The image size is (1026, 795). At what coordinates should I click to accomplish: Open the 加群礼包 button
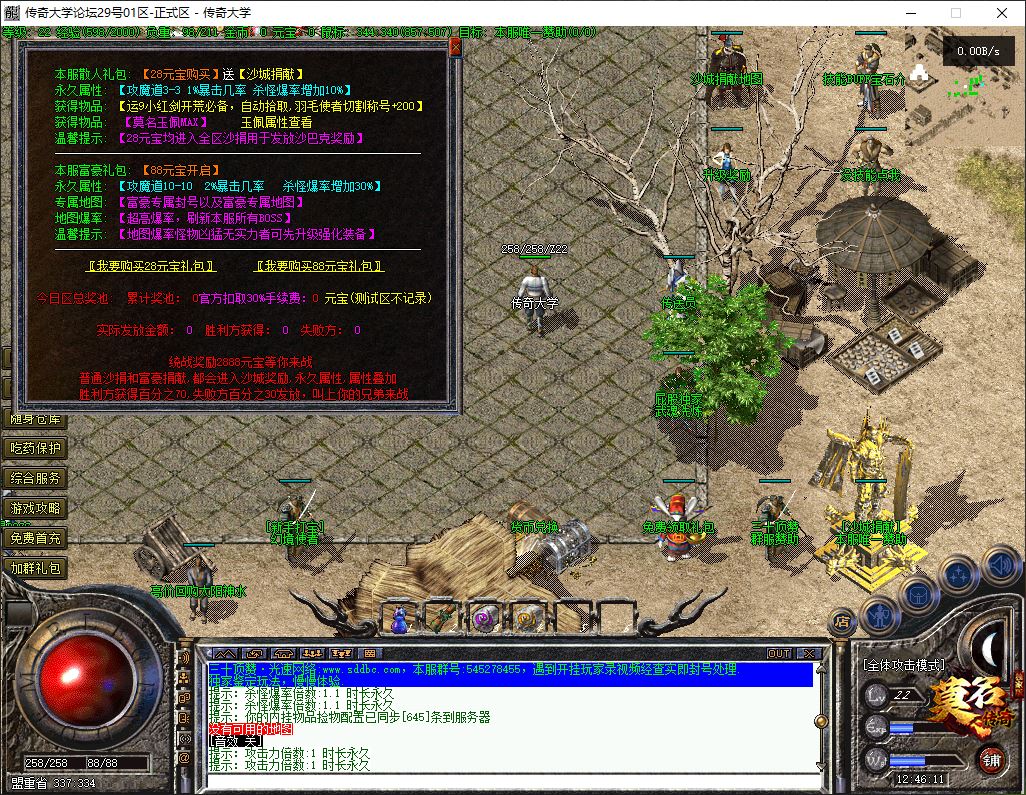36,568
